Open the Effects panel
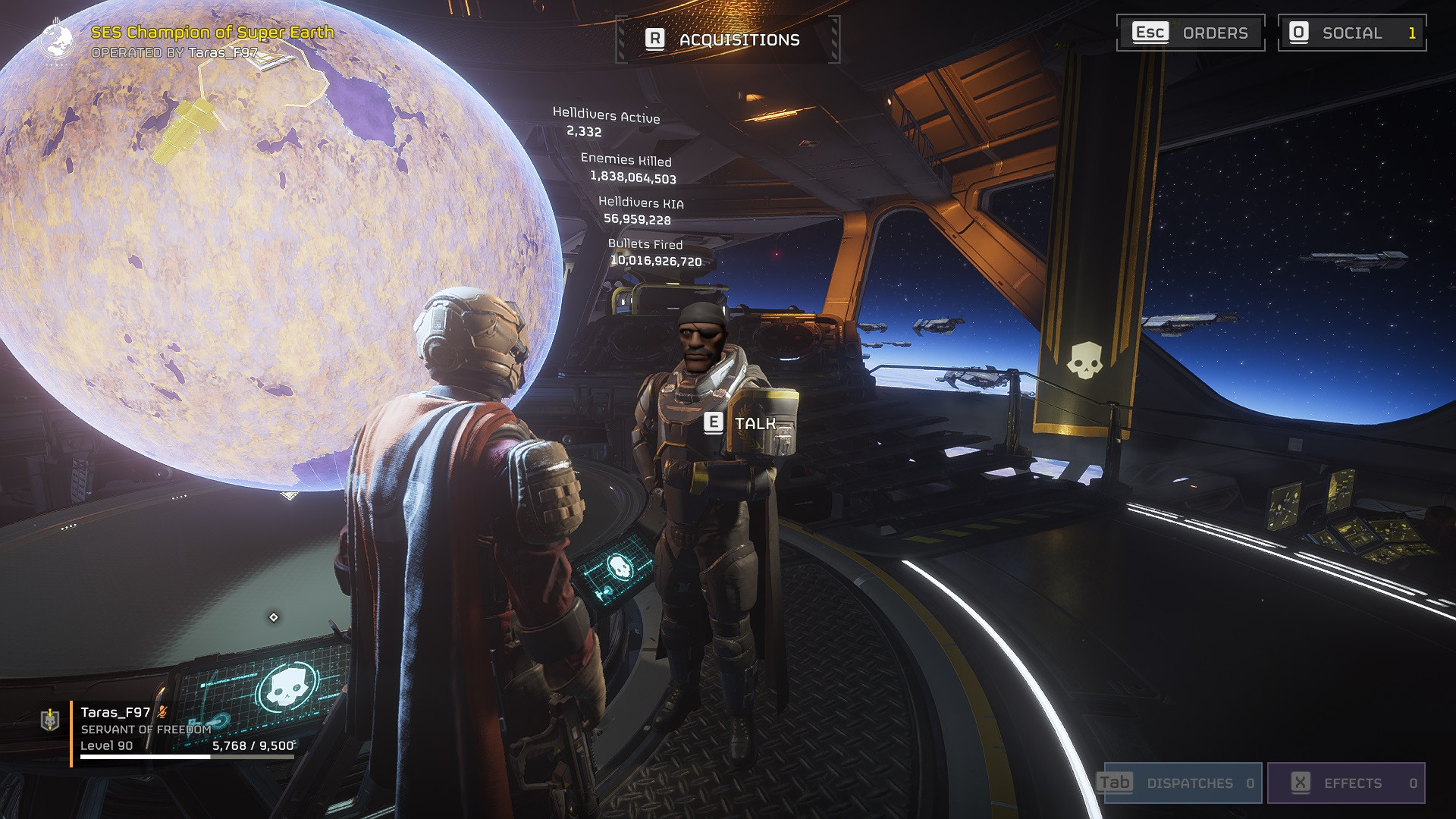This screenshot has height=819, width=1456. (1345, 783)
